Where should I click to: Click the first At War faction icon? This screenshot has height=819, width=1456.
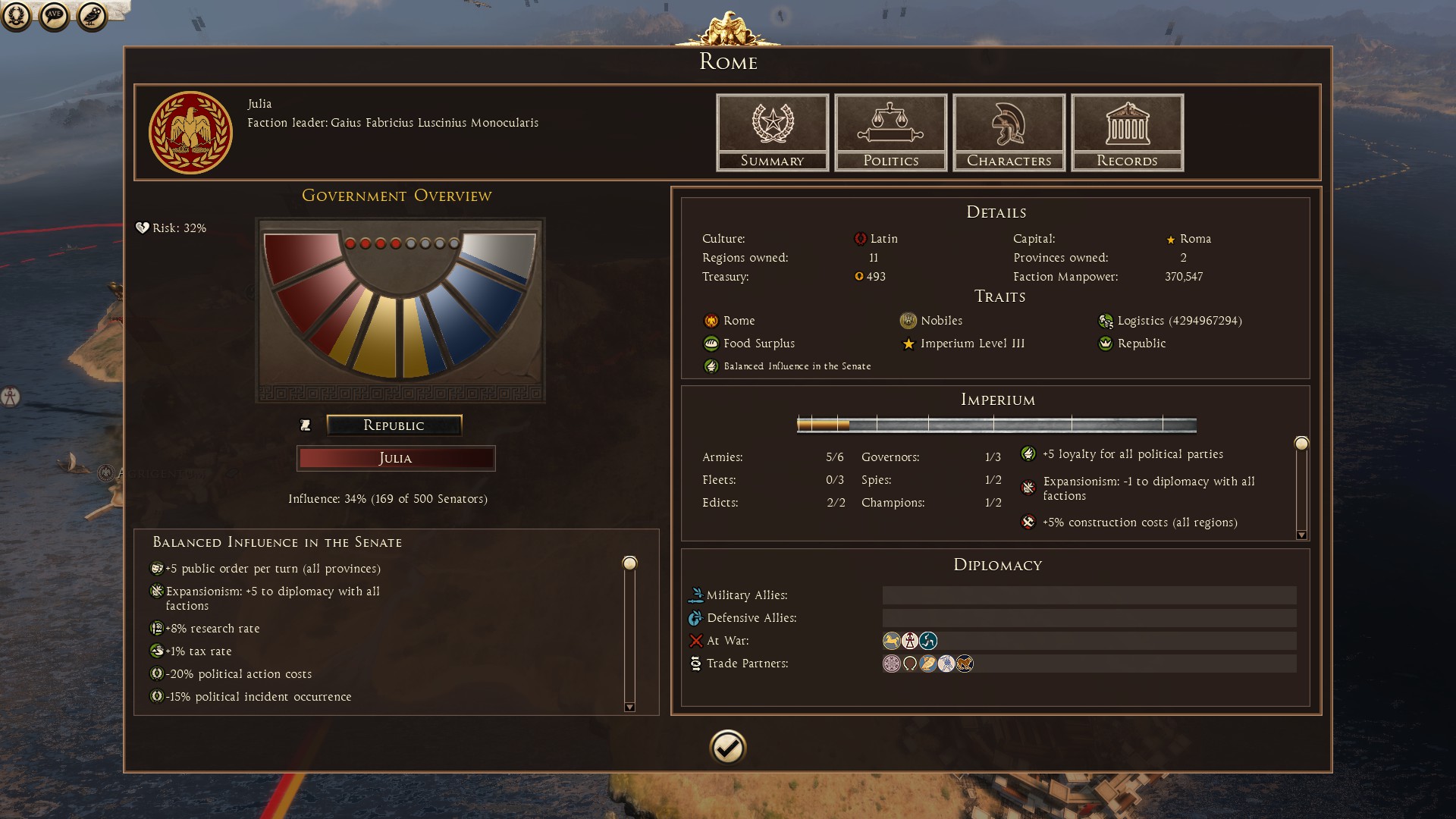coord(892,641)
